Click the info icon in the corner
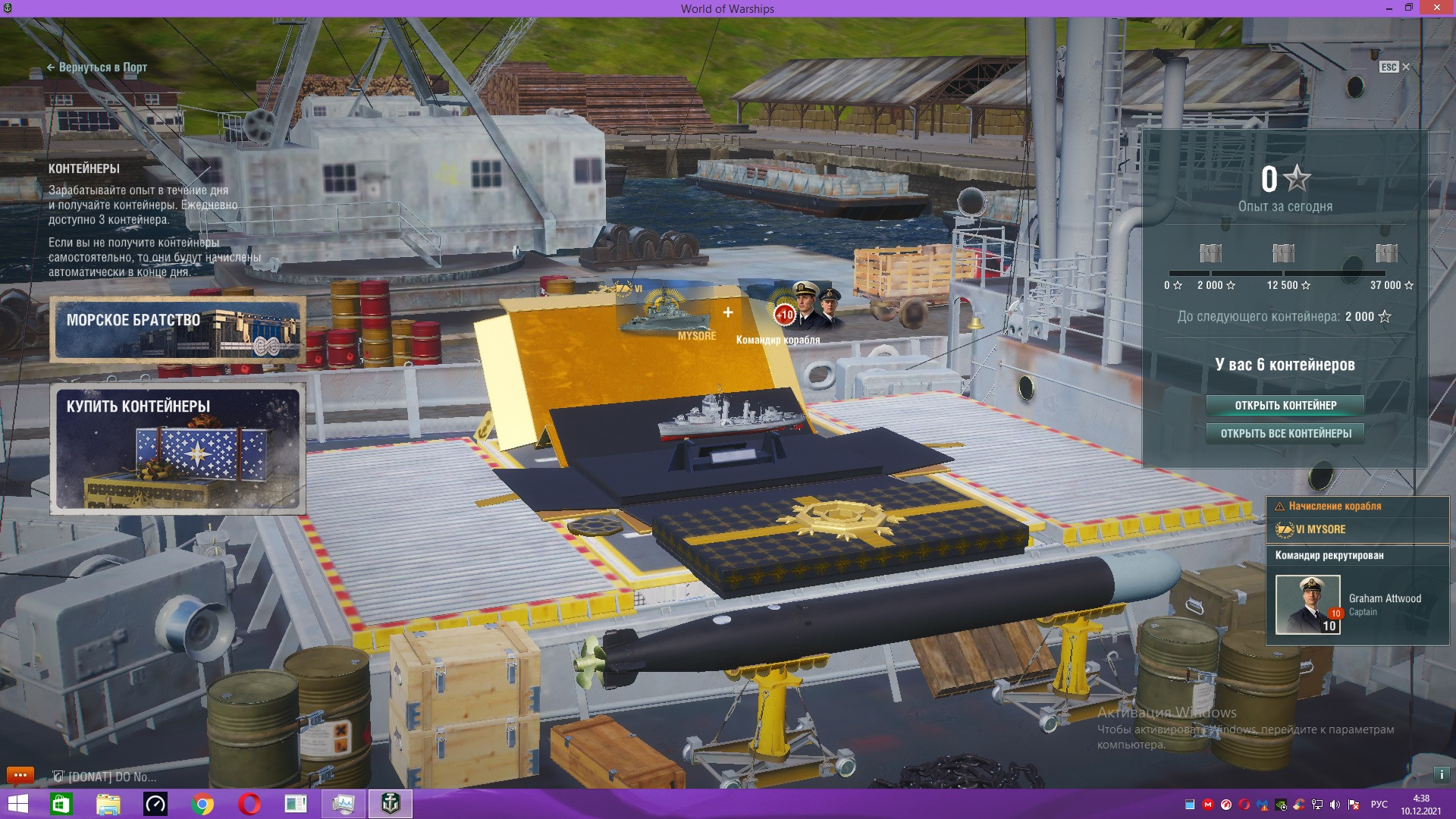Image resolution: width=1456 pixels, height=819 pixels. pyautogui.click(x=1441, y=775)
